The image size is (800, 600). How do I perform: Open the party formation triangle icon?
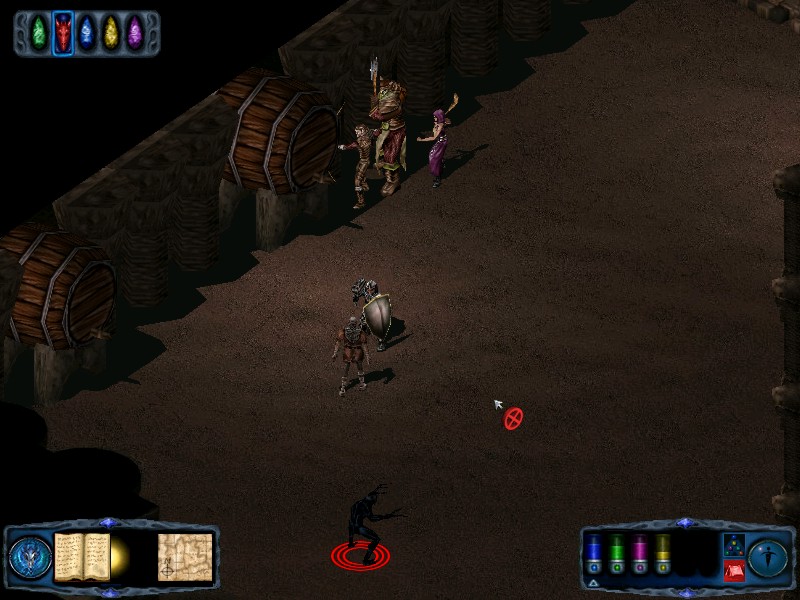[733, 545]
